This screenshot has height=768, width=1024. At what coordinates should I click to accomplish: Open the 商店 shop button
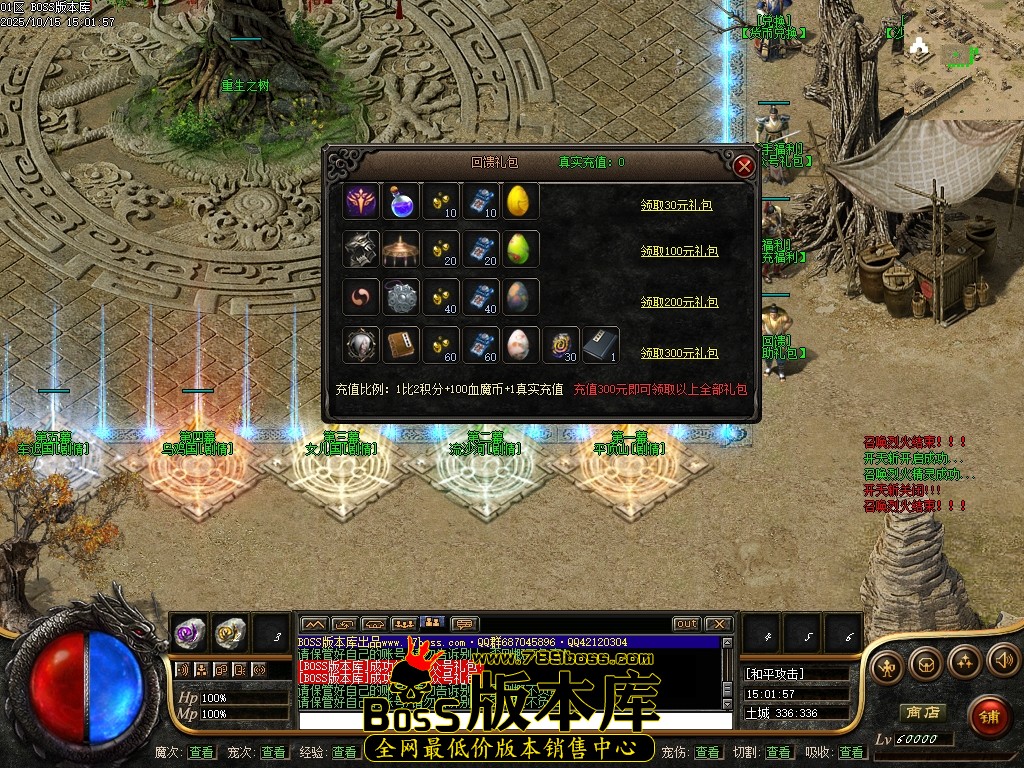[921, 712]
